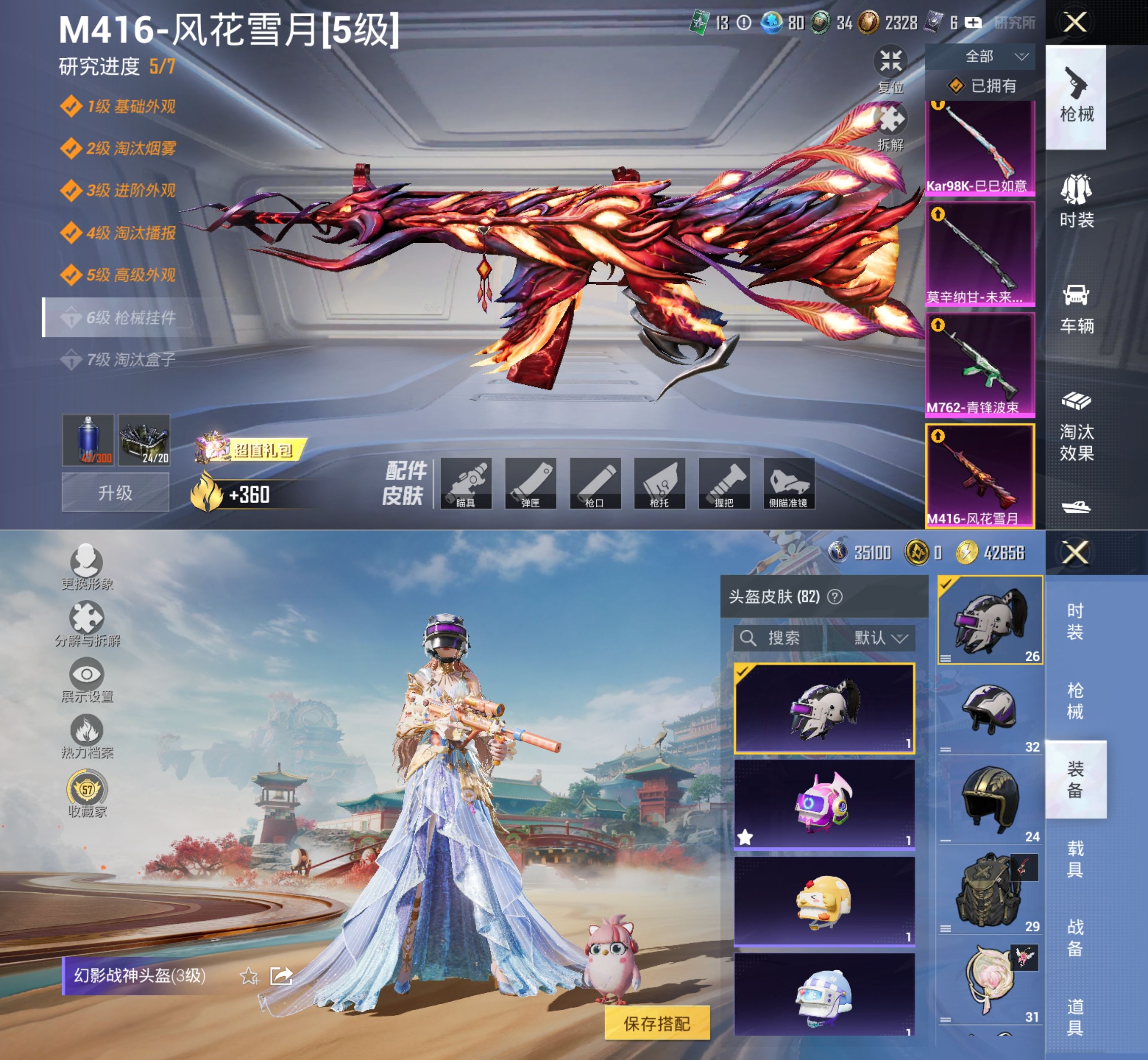Open the 默认 sort dropdown
Image resolution: width=1148 pixels, height=1060 pixels.
click(x=880, y=638)
